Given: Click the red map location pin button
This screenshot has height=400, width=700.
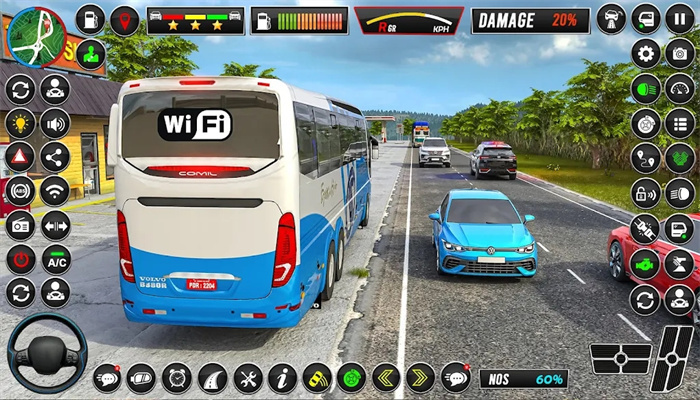Looking at the screenshot, I should coord(124,19).
